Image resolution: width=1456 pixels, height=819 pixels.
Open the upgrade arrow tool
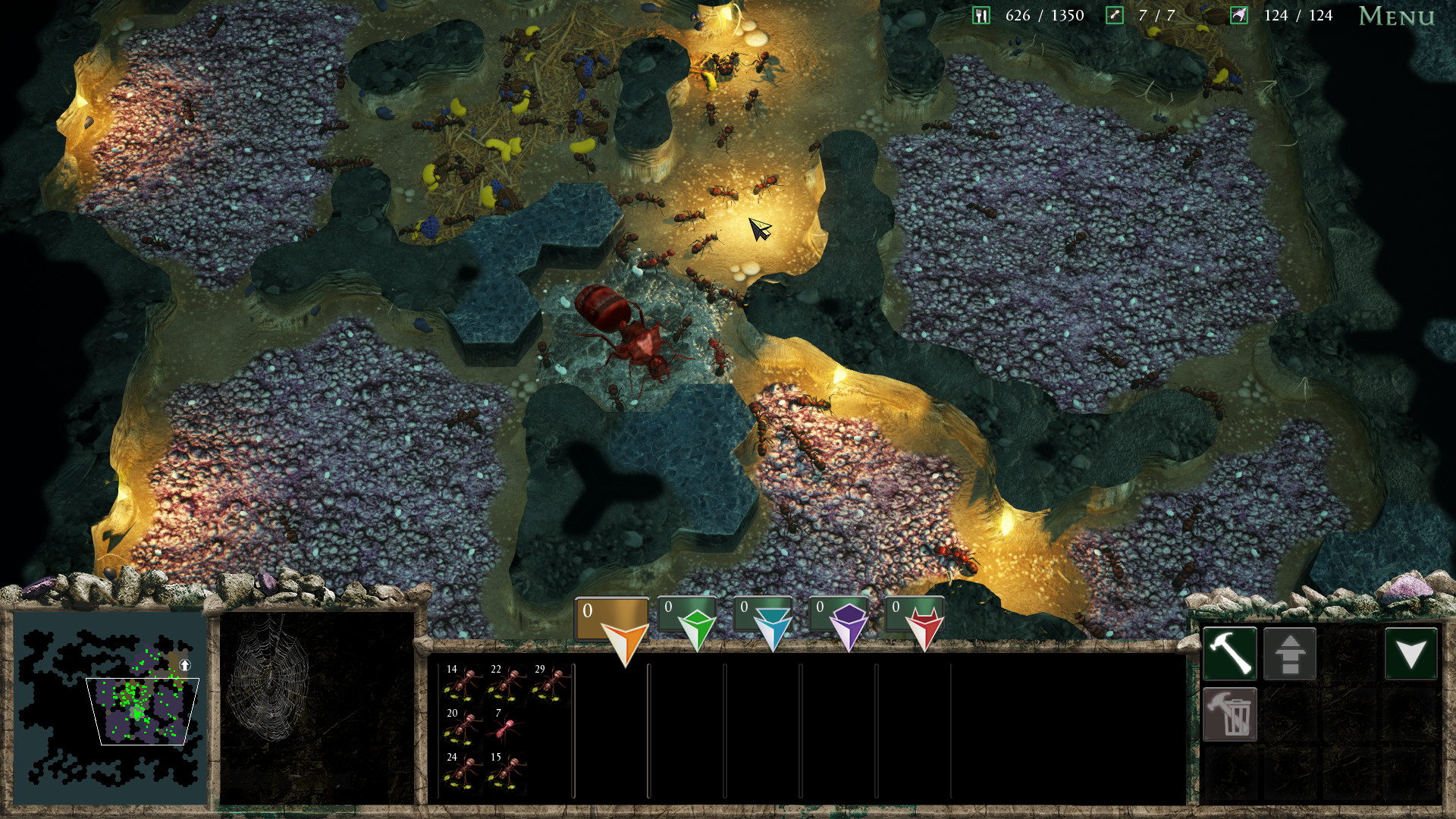(x=1290, y=653)
